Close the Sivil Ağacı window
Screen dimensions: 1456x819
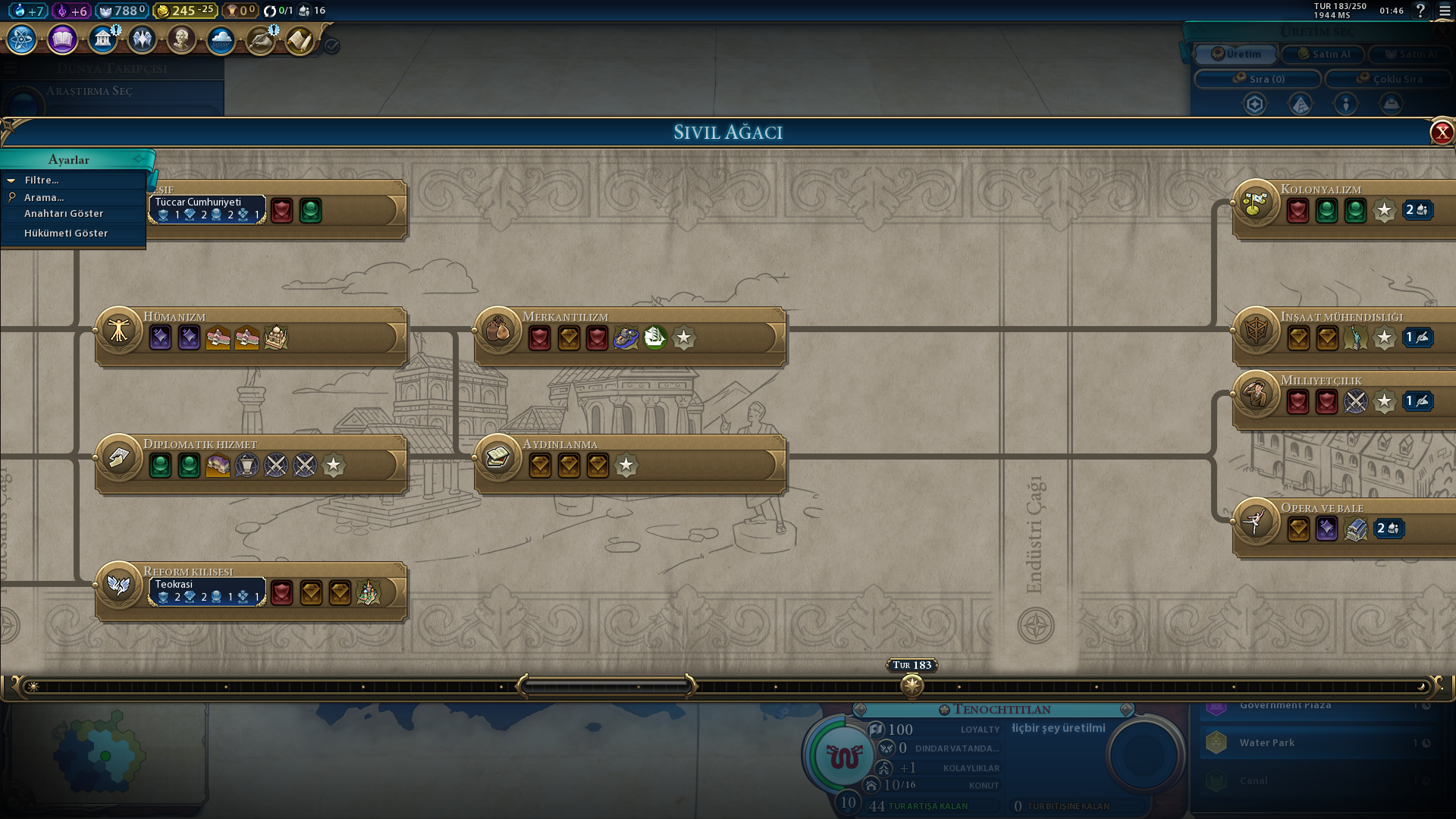click(x=1442, y=133)
